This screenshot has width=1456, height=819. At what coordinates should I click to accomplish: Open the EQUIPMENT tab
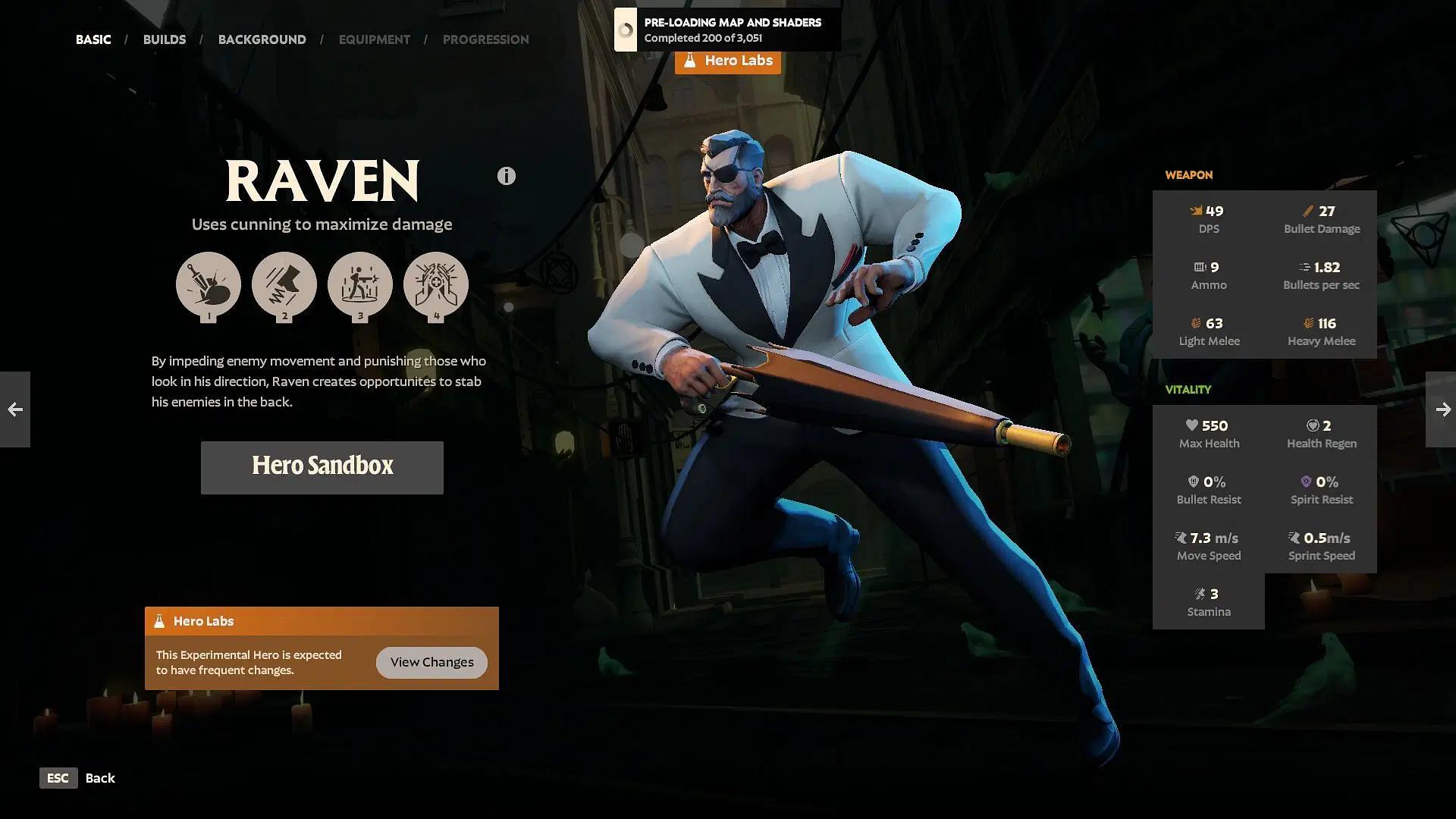pos(374,39)
